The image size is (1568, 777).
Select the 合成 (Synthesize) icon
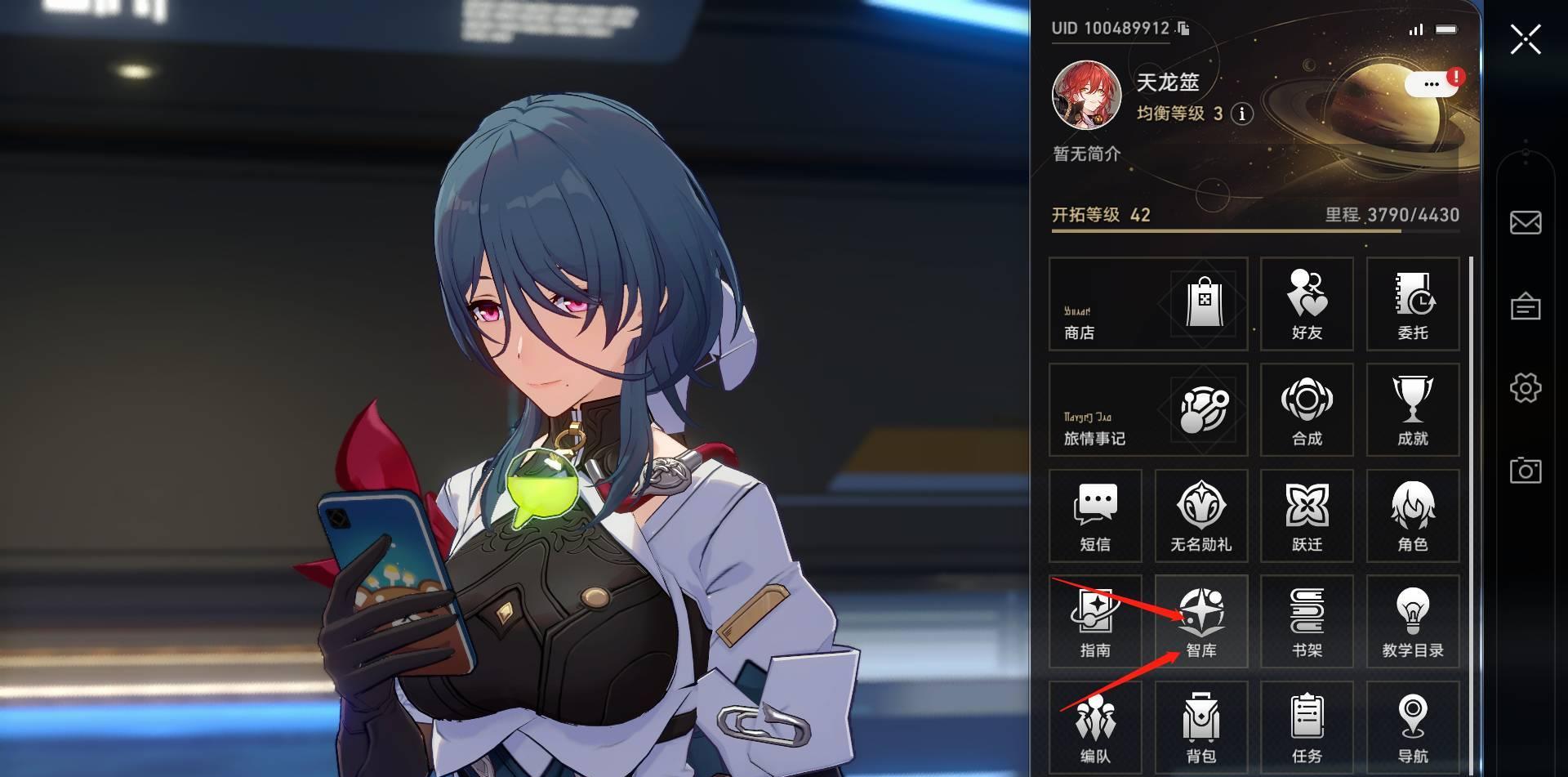[1307, 410]
